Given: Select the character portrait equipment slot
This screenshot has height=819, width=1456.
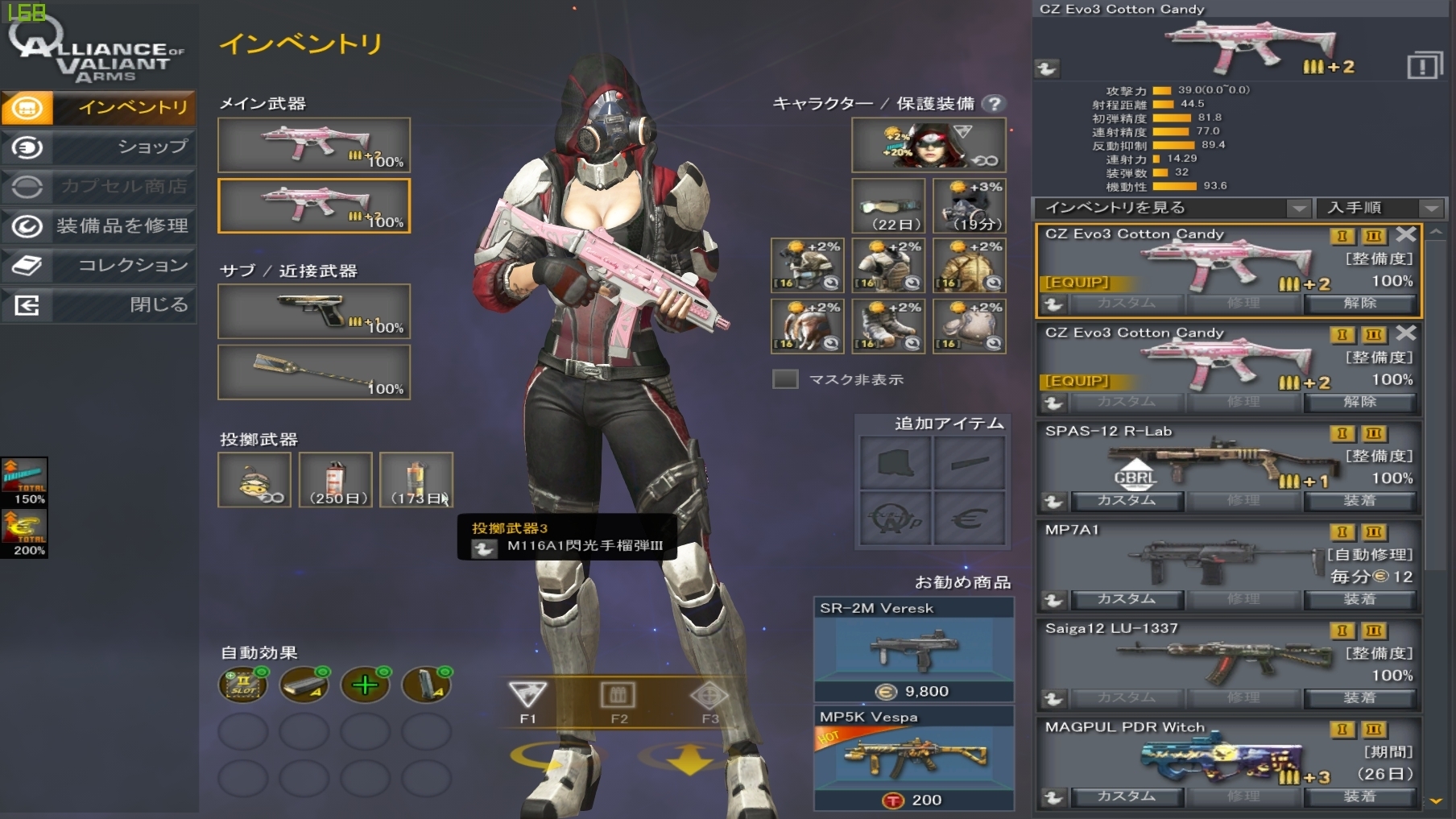Looking at the screenshot, I should pos(929,145).
